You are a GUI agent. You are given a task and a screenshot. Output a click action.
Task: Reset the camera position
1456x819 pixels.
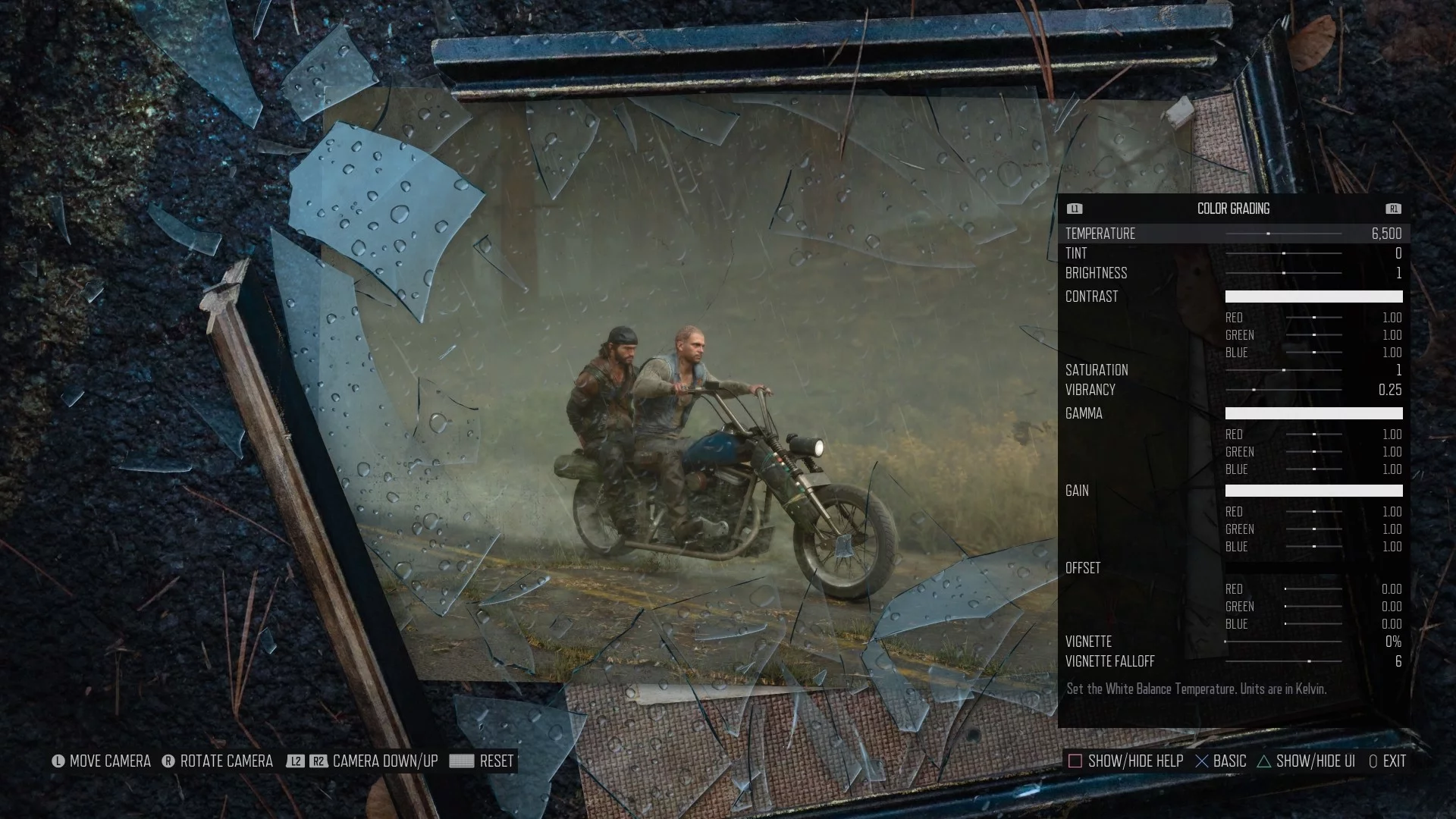(x=482, y=761)
